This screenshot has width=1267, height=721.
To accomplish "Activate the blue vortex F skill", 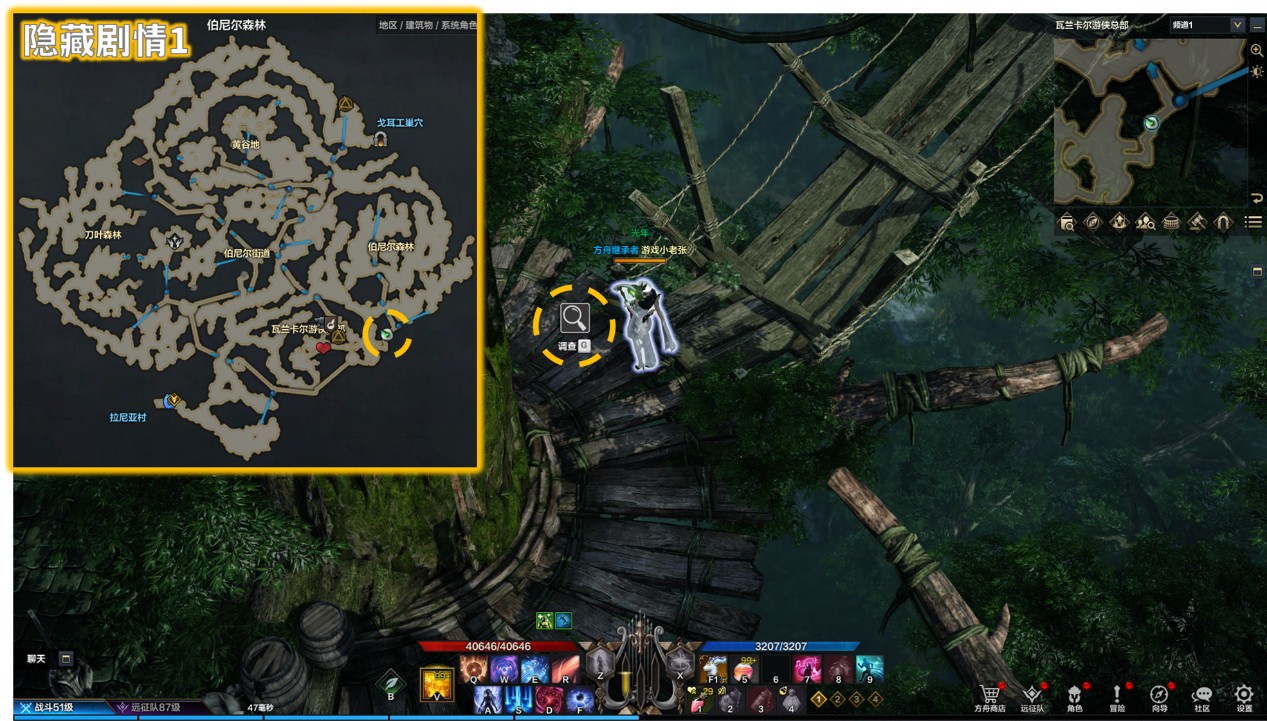I will [x=580, y=700].
